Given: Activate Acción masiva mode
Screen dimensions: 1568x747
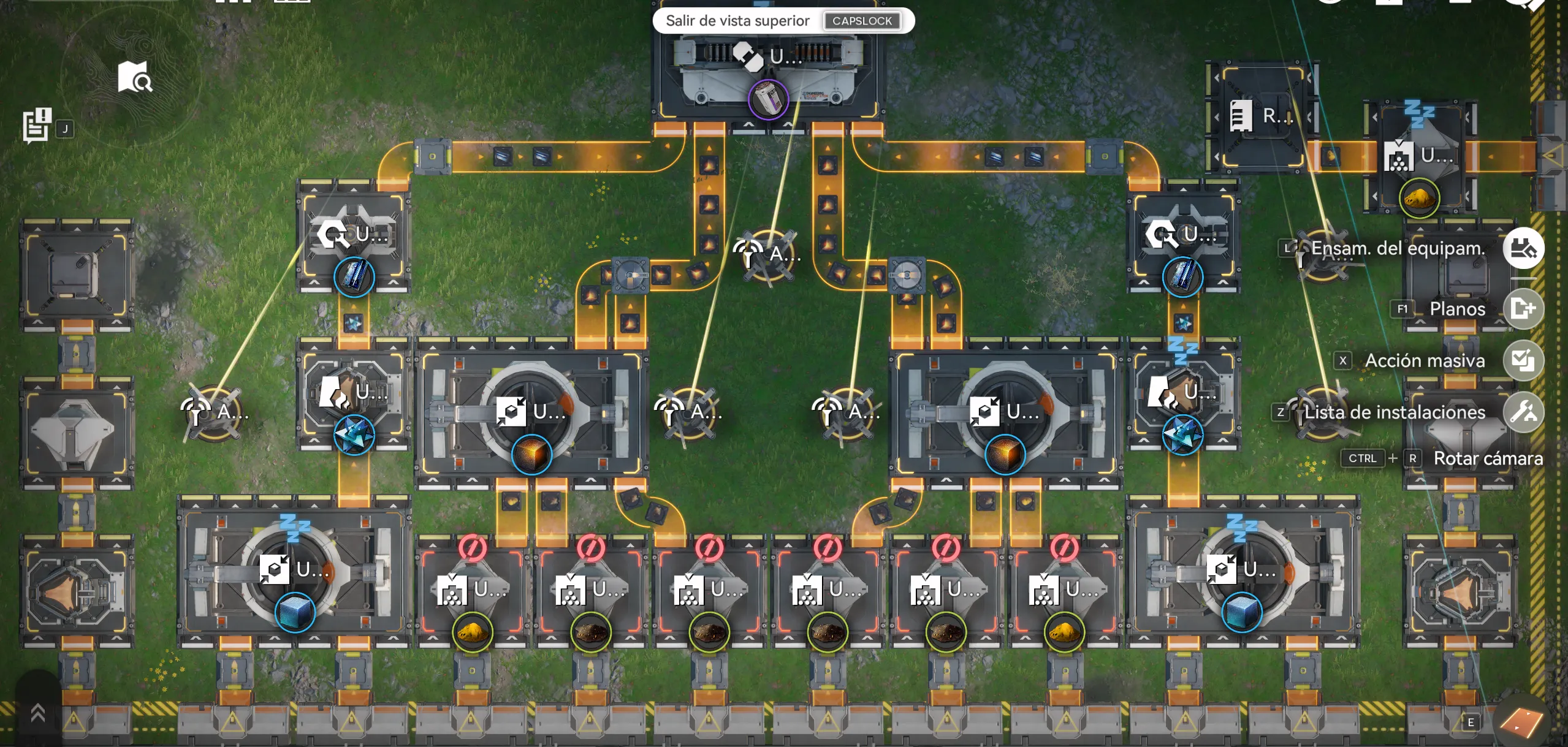Looking at the screenshot, I should (x=1523, y=360).
